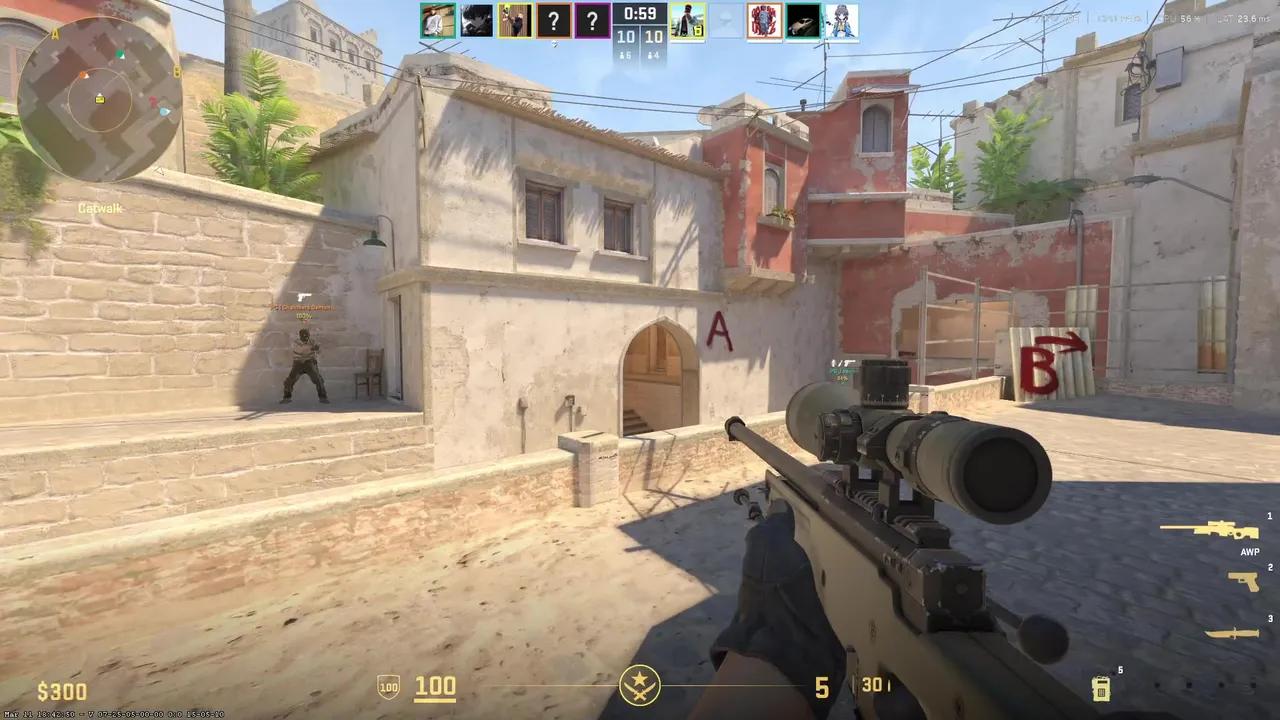The image size is (1280, 720).
Task: Click the first teammate avatar on CT side
Action: tap(437, 21)
